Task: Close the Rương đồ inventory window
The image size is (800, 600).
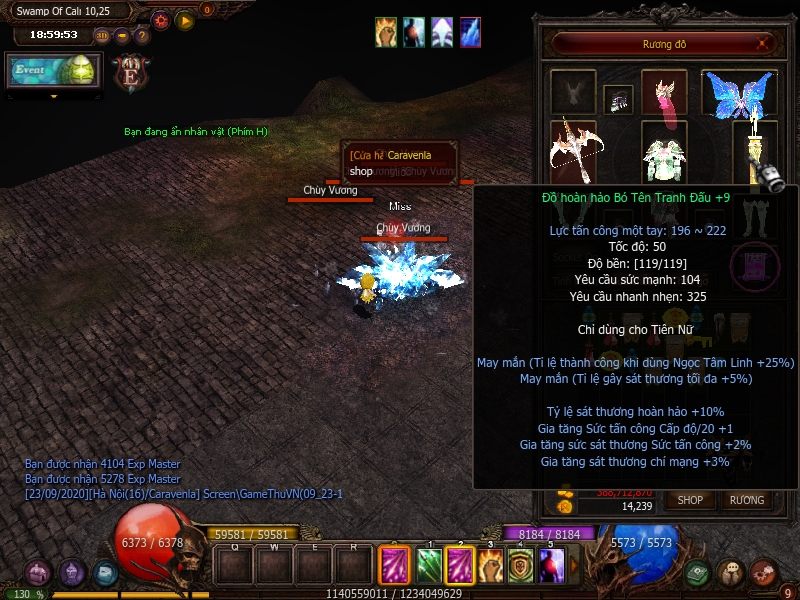Action: click(x=764, y=44)
